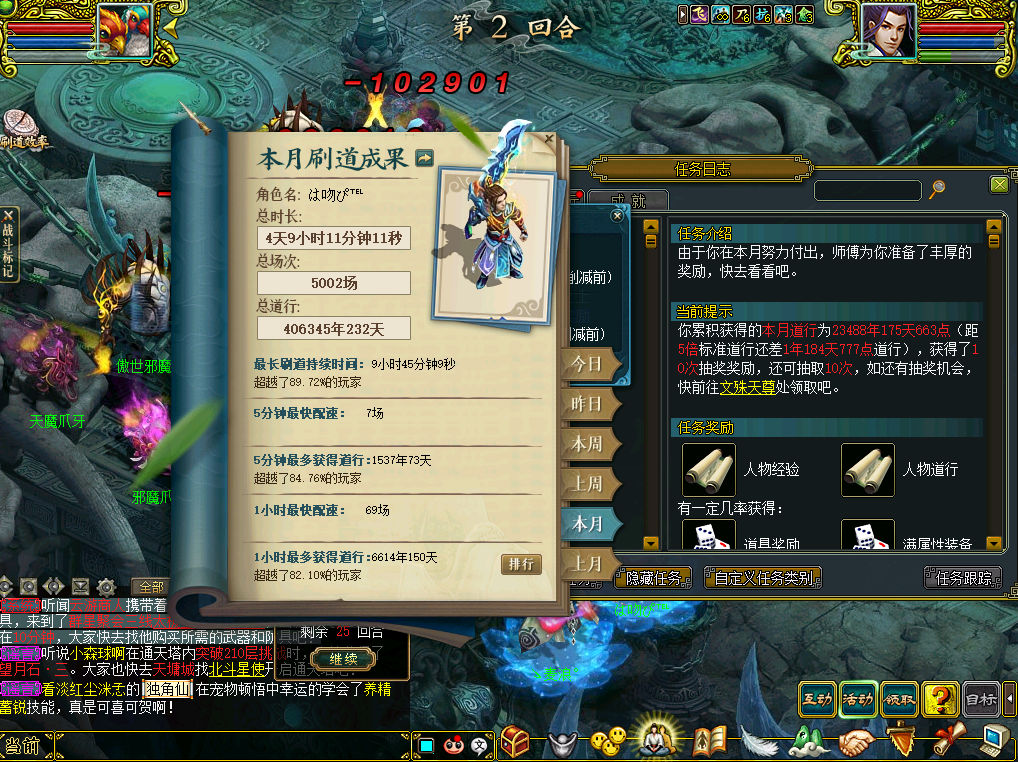The width and height of the screenshot is (1018, 762).
Task: Open the yellow question mark help button
Action: (940, 700)
